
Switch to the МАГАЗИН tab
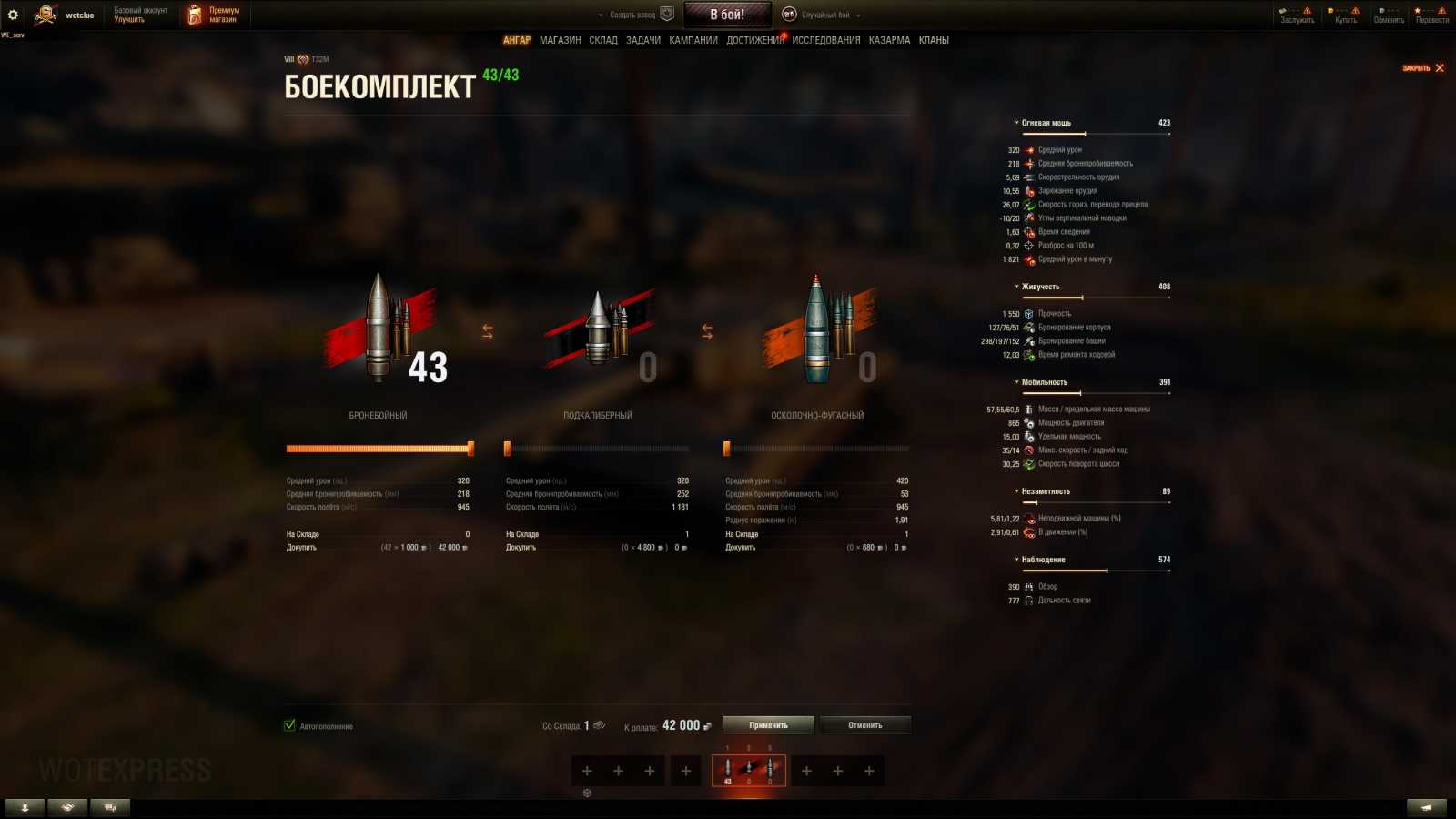[561, 40]
